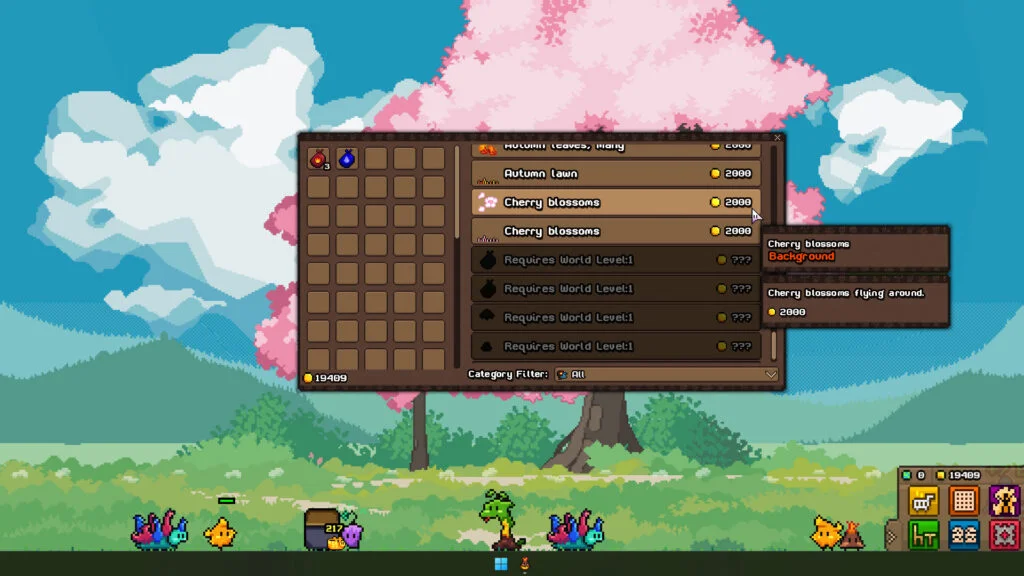1024x576 pixels.
Task: Open the purple creature menu button
Action: point(1004,500)
